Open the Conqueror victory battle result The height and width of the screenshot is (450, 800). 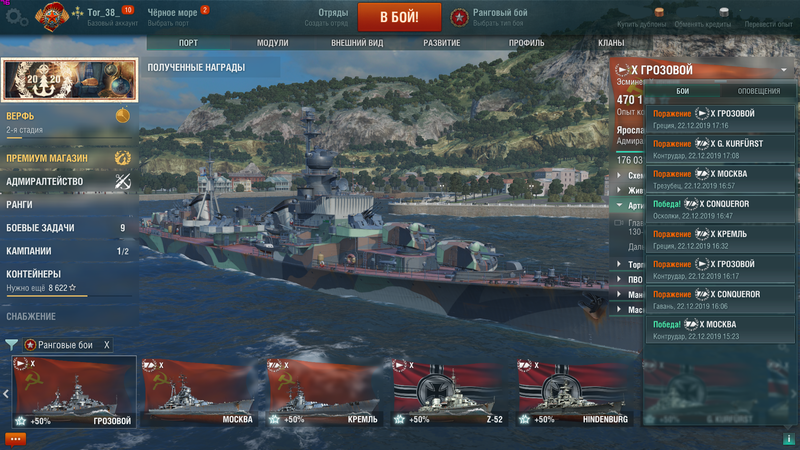point(721,208)
